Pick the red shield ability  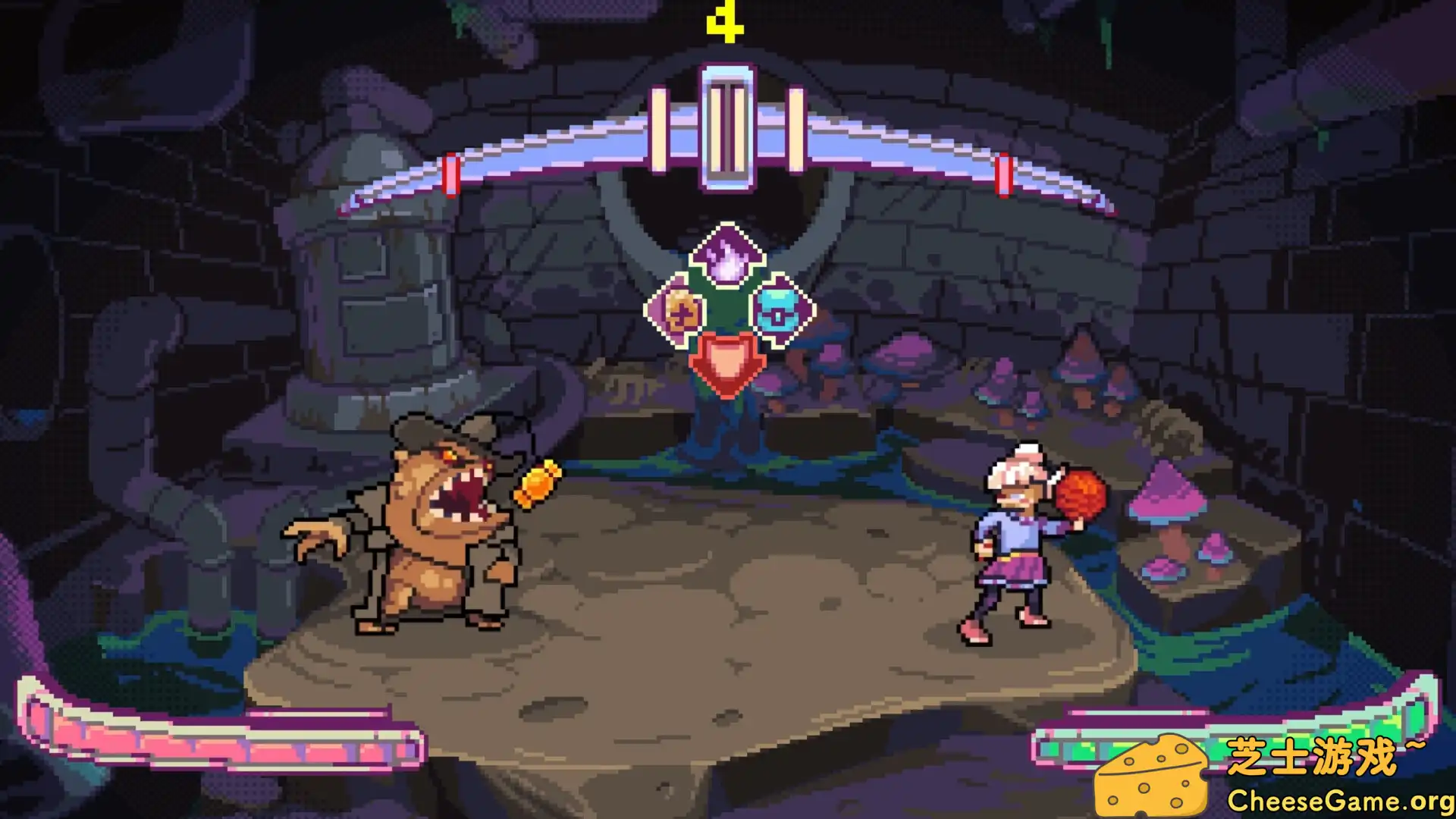point(726,362)
